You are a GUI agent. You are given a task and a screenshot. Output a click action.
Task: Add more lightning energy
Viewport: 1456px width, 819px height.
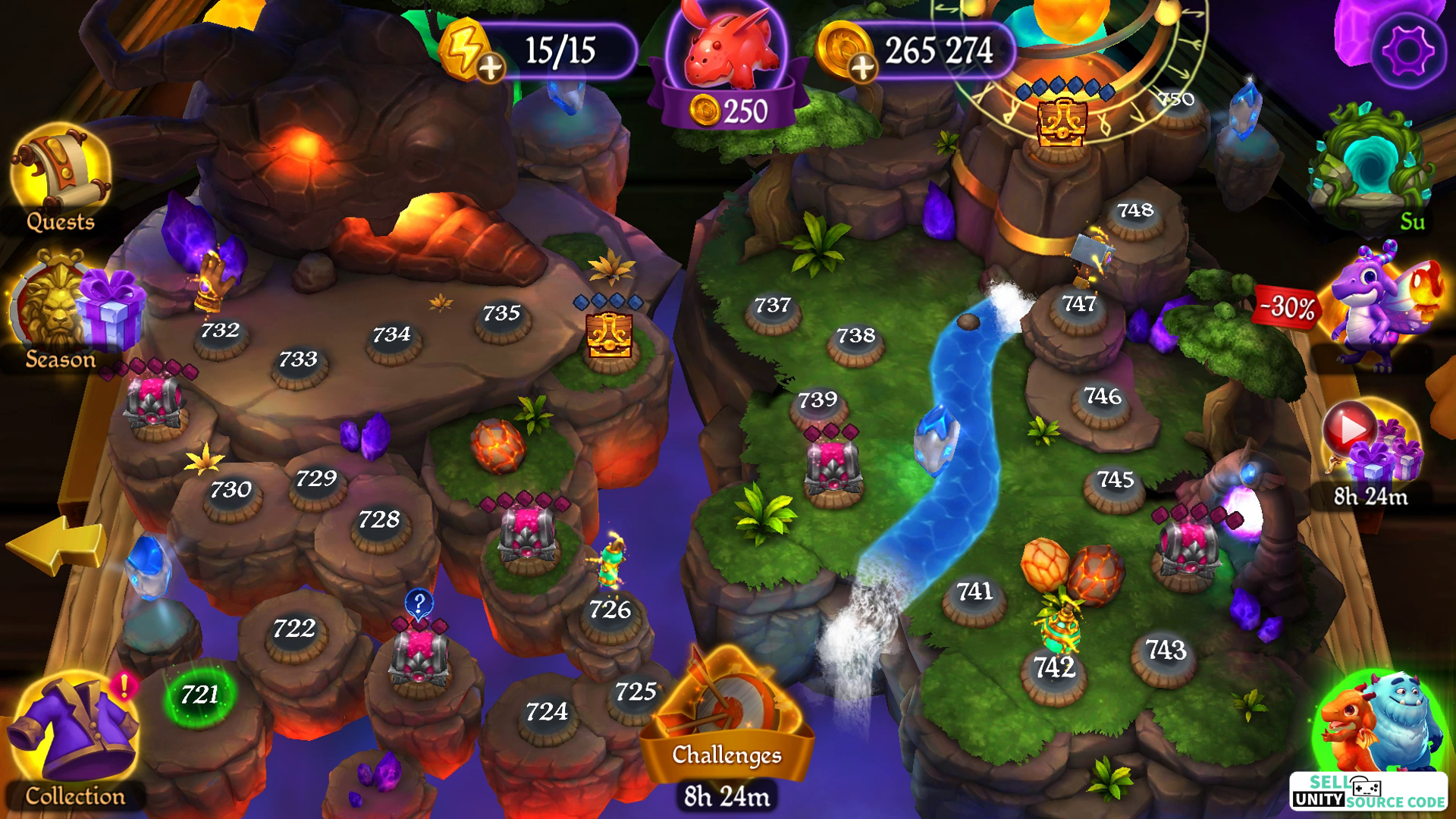point(491,68)
